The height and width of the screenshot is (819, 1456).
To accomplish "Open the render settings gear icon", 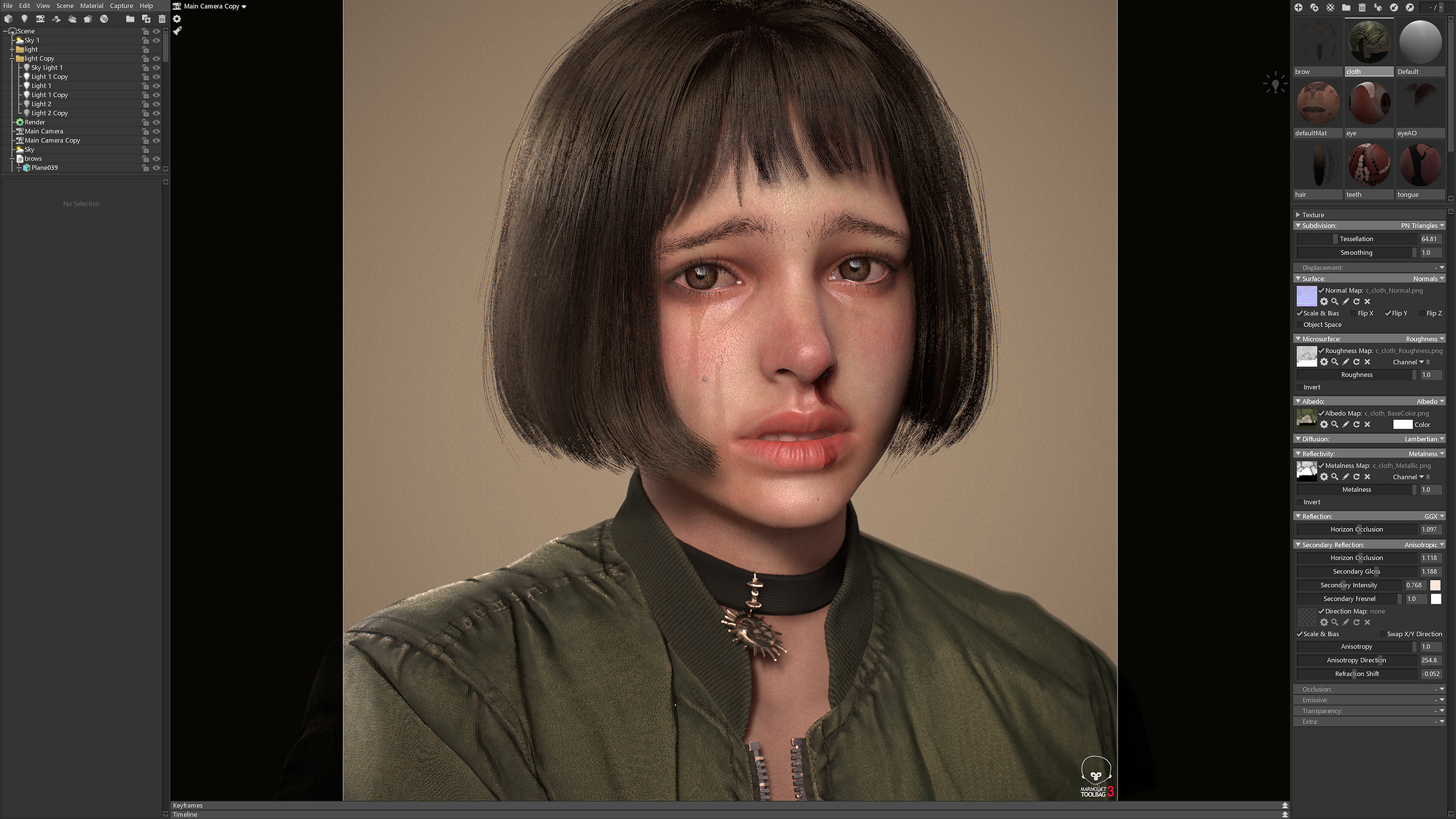I will point(177,19).
